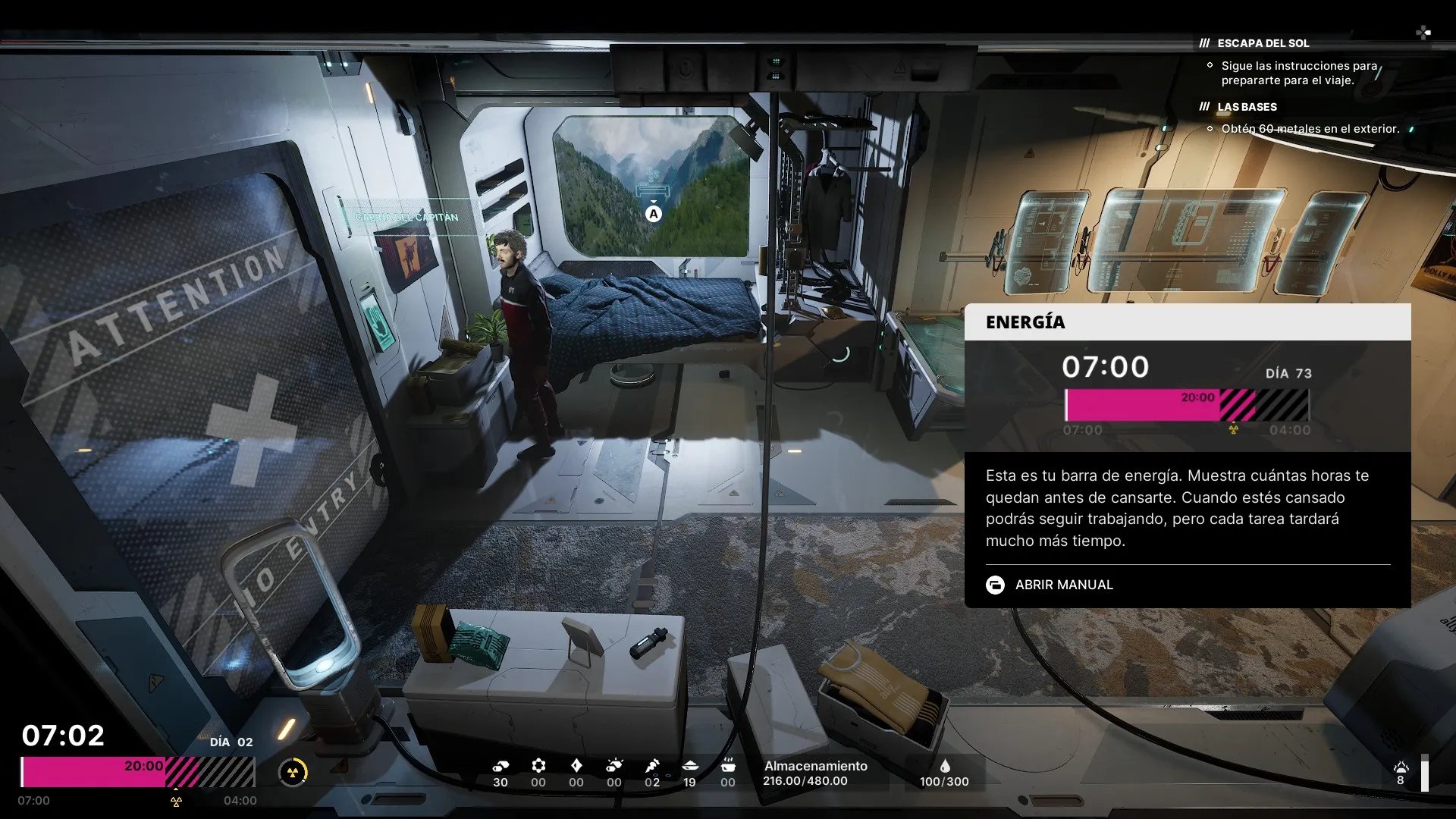Image resolution: width=1456 pixels, height=819 pixels.
Task: Select the metals resource icon
Action: coord(500,766)
